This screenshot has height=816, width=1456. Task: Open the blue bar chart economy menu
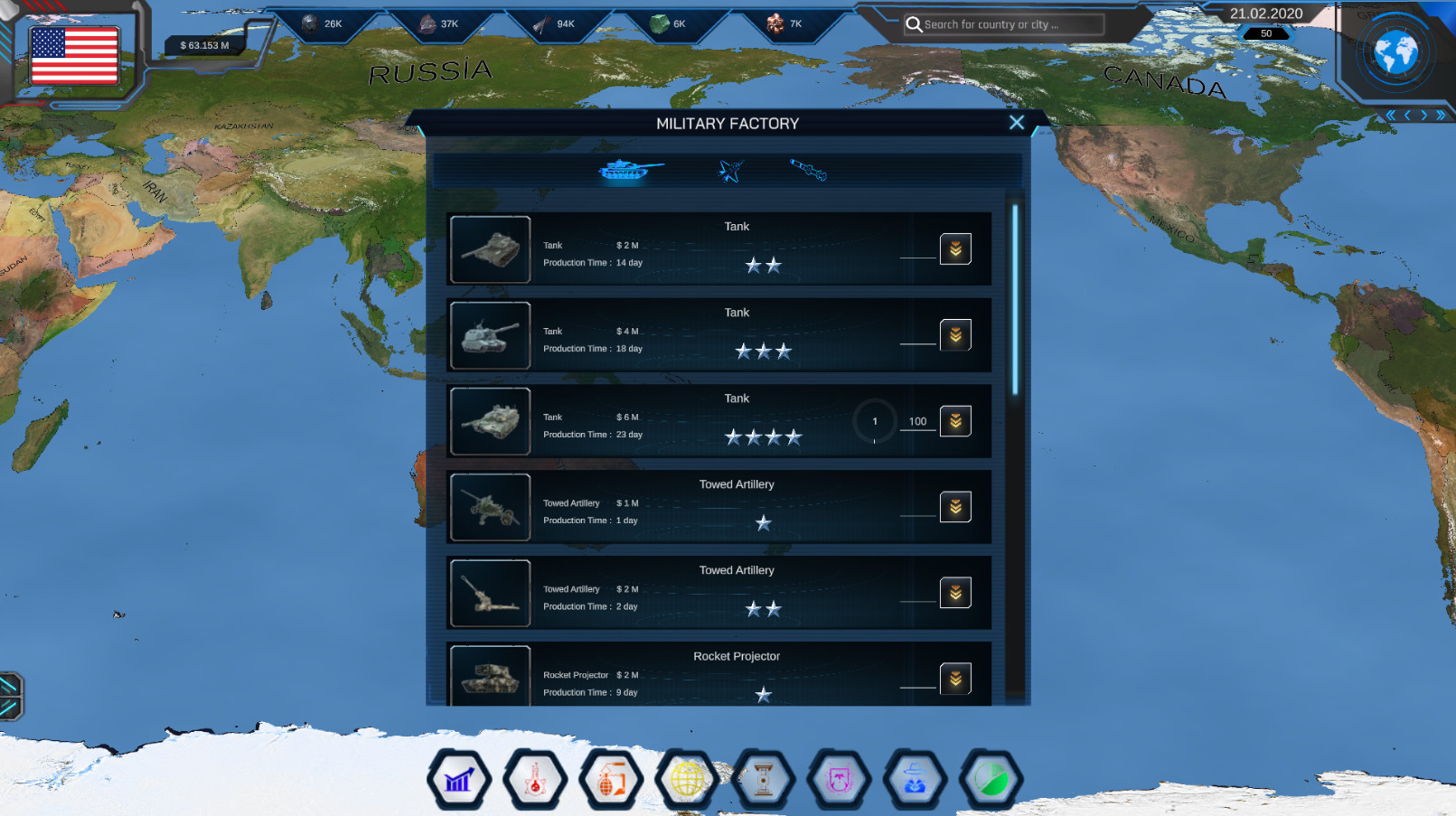coord(459,779)
